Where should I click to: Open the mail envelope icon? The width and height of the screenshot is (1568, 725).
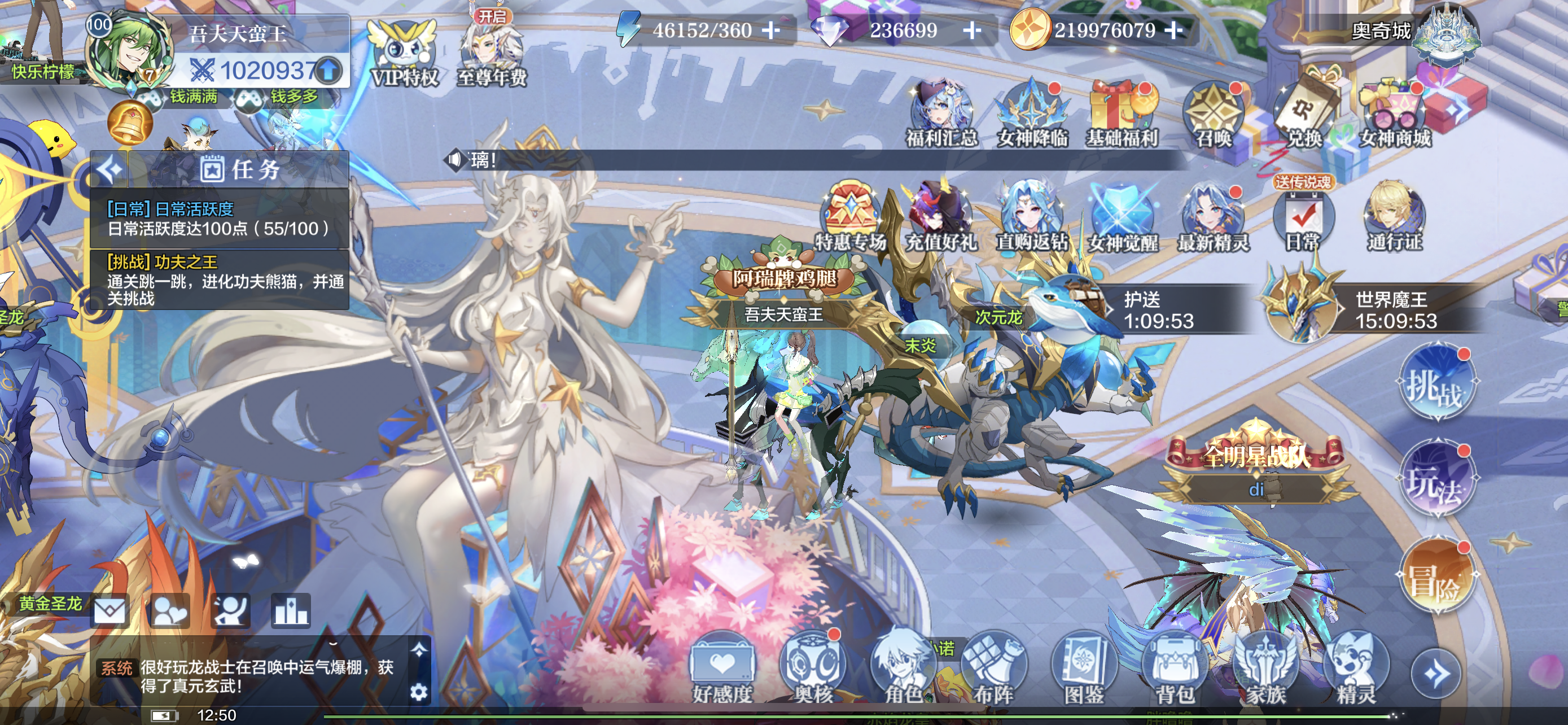110,610
